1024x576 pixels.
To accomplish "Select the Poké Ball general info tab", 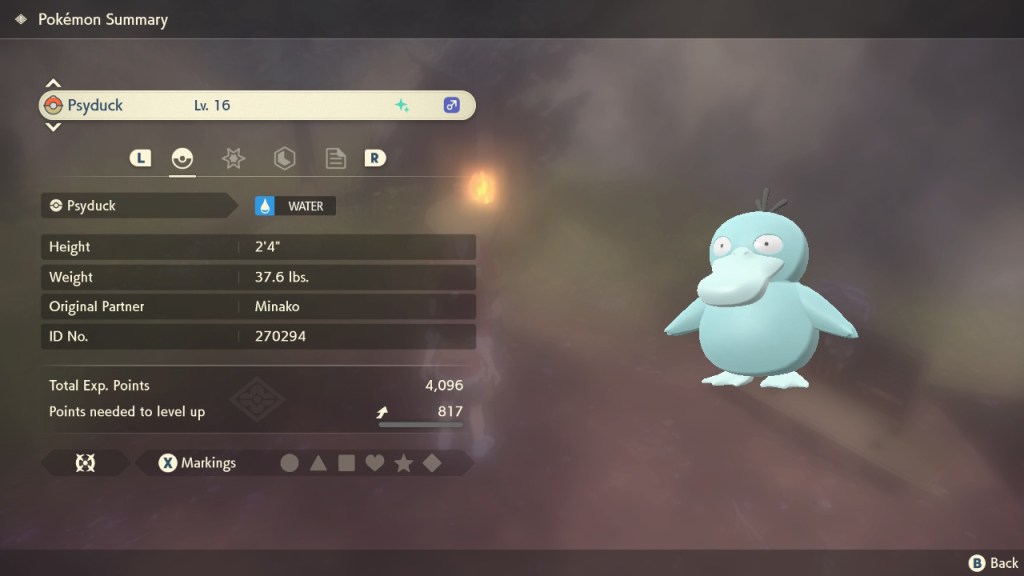I will [182, 158].
